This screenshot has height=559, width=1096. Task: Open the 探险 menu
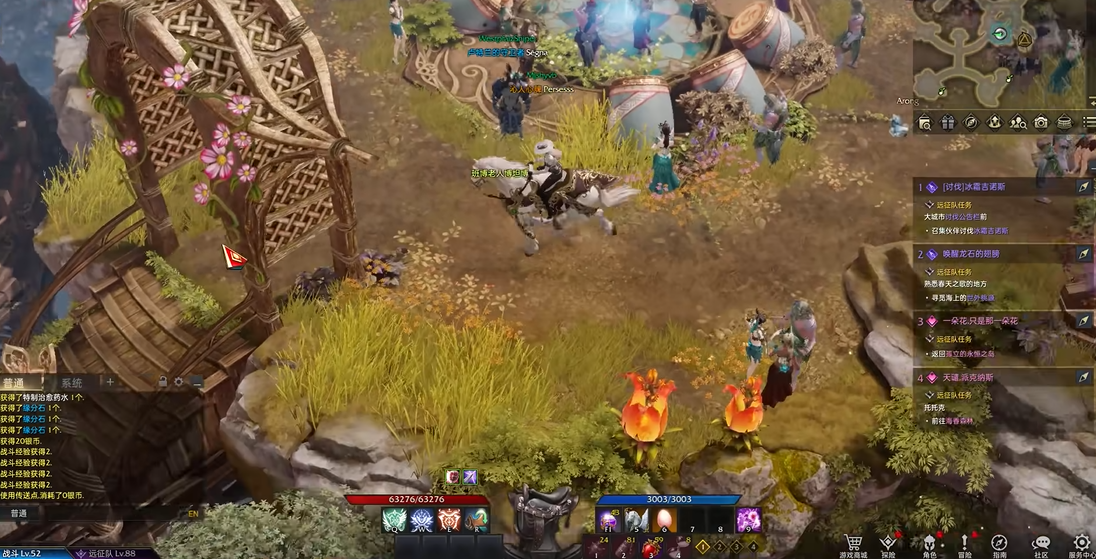point(888,543)
